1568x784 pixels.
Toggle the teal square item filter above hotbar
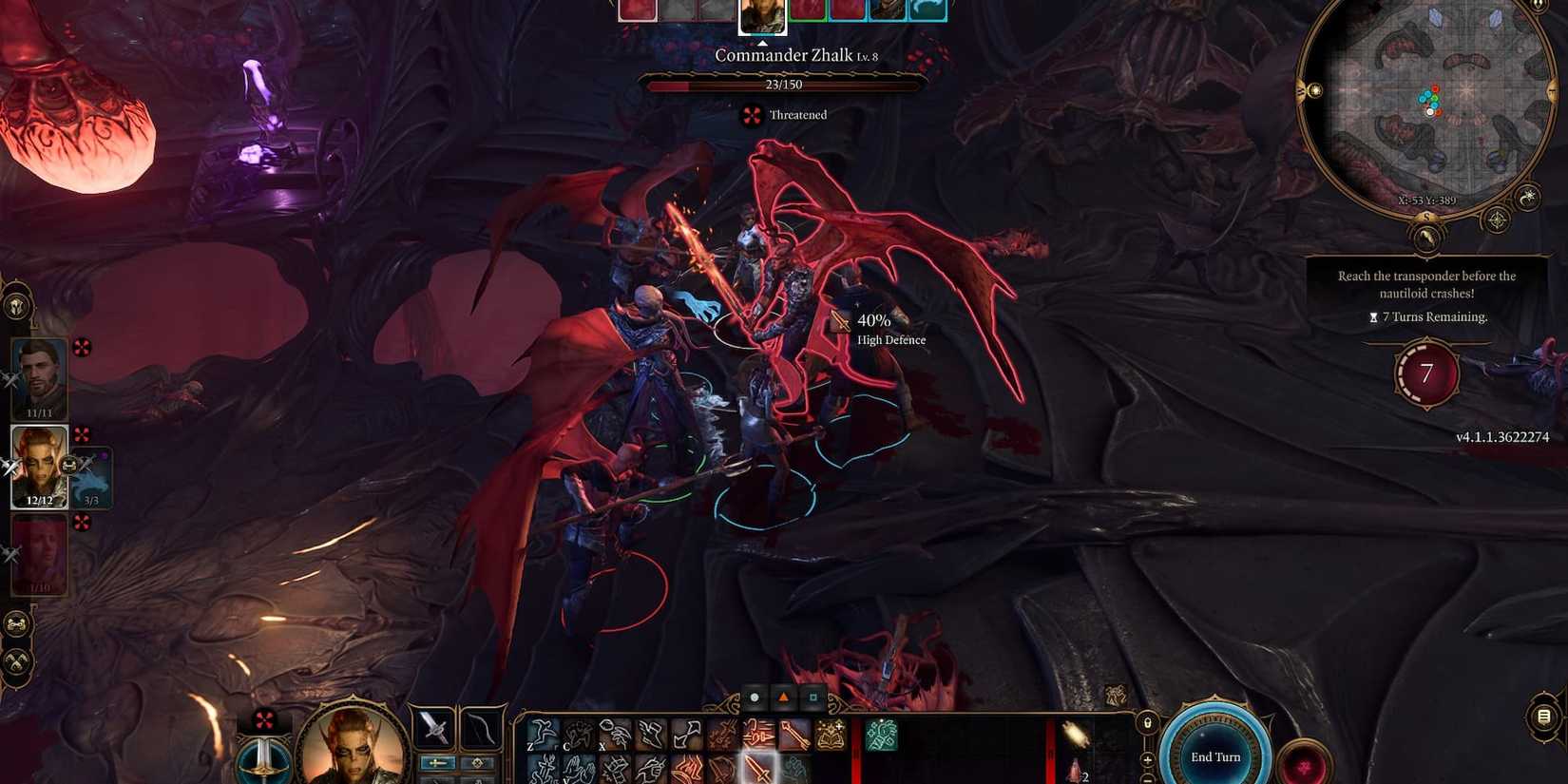(x=813, y=697)
